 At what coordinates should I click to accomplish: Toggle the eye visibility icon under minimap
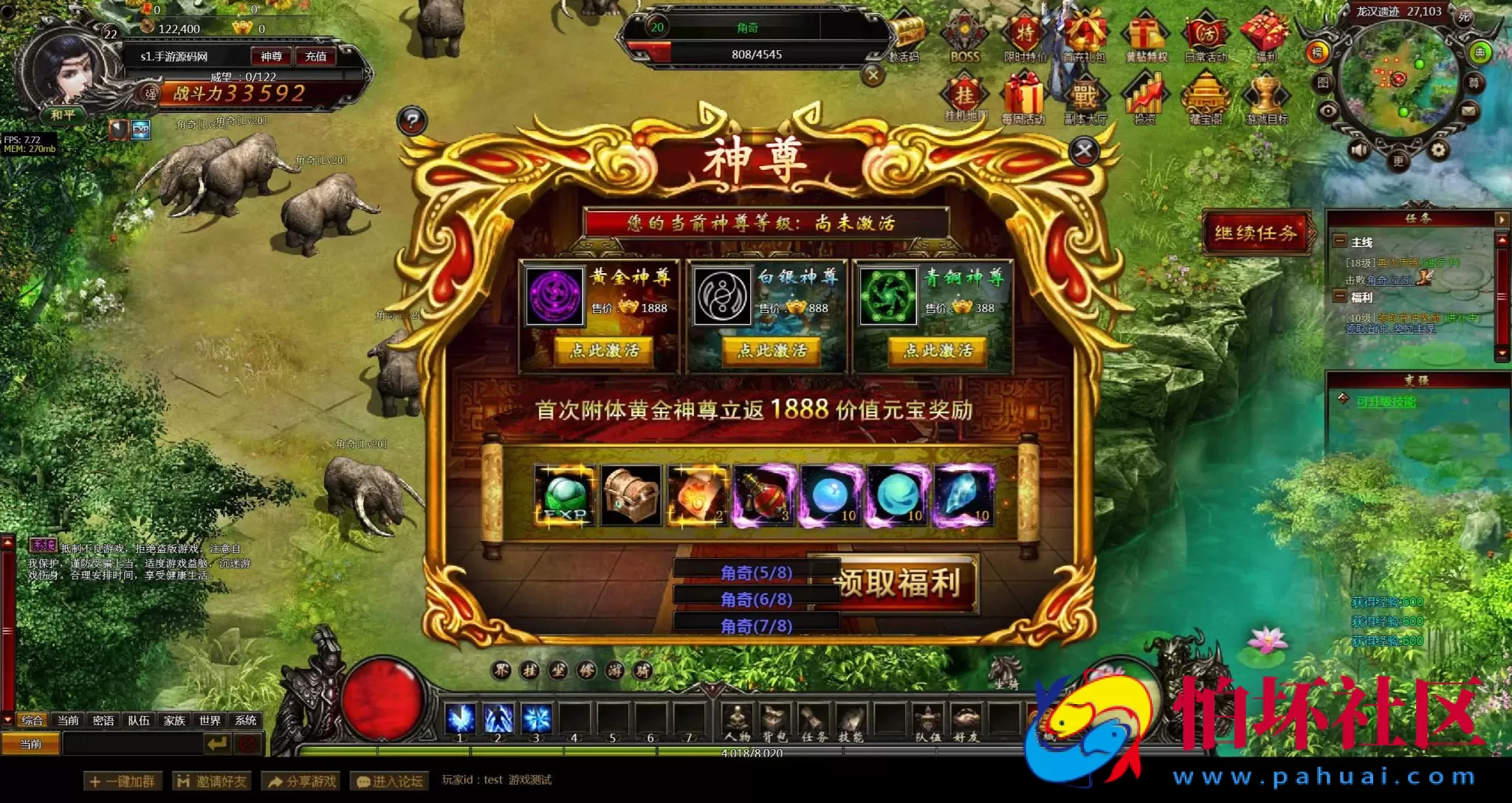(x=1329, y=111)
